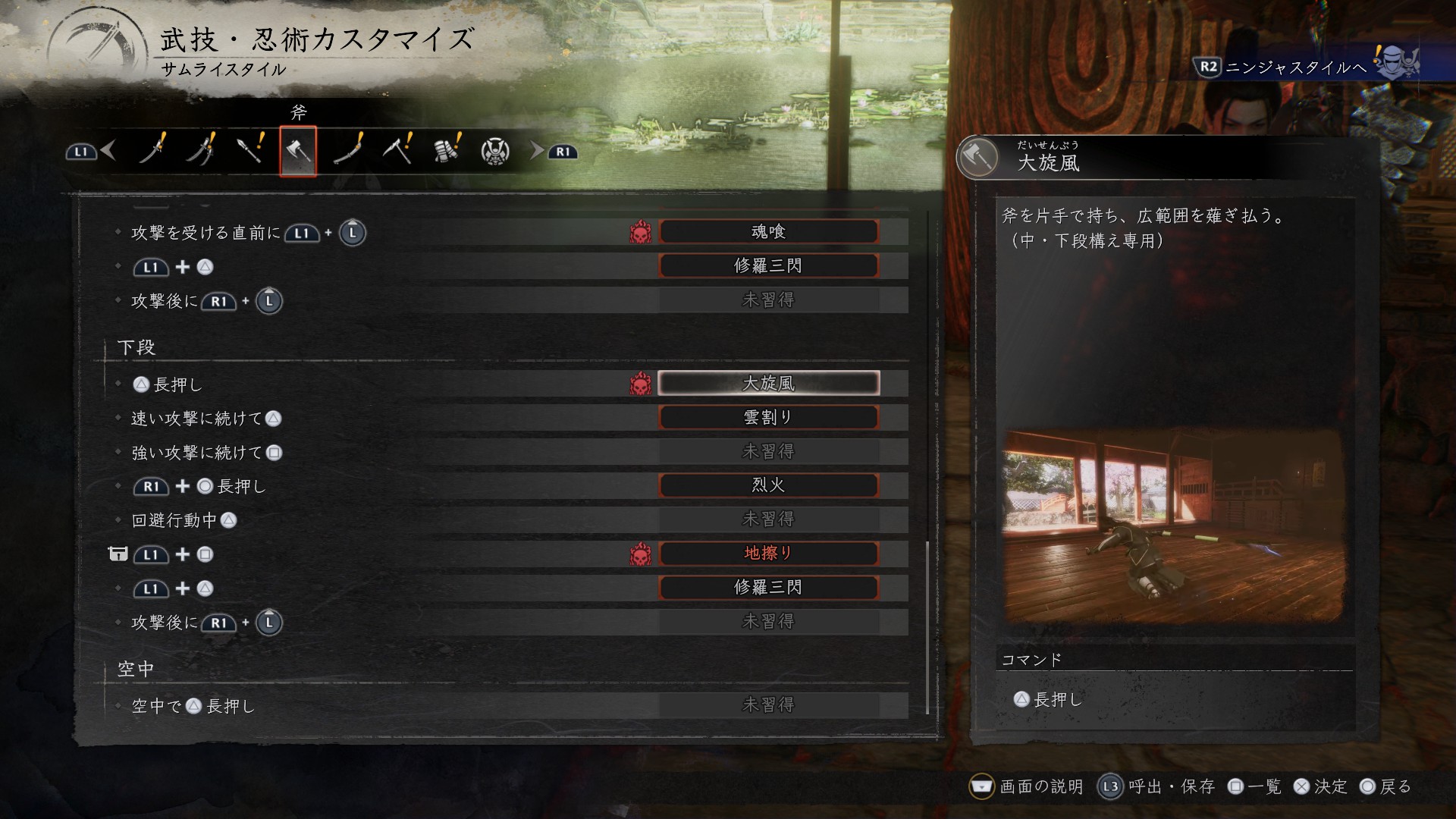Select the 雲割り skill slot

[x=769, y=418]
